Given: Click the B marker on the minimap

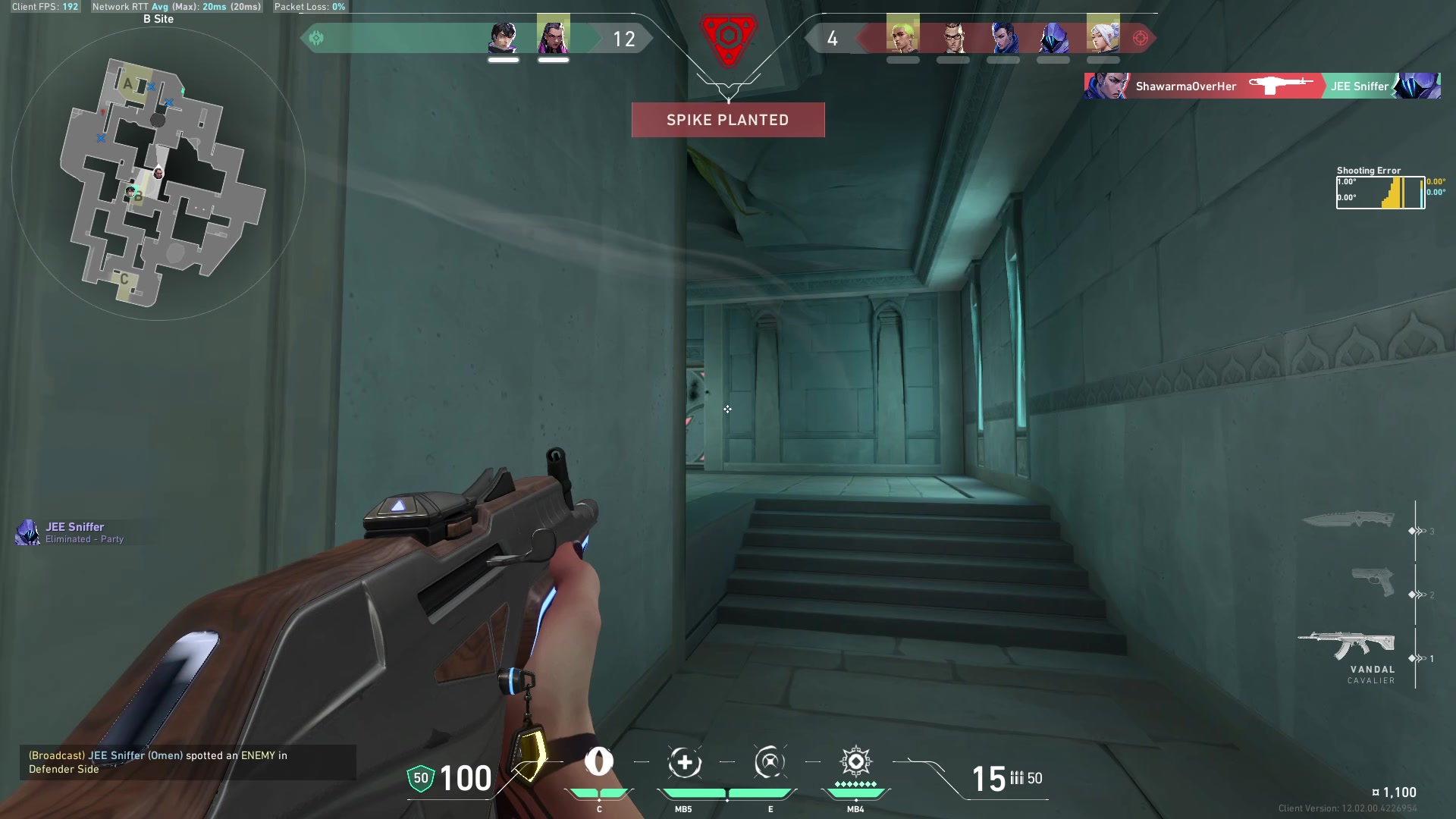Looking at the screenshot, I should (138, 196).
